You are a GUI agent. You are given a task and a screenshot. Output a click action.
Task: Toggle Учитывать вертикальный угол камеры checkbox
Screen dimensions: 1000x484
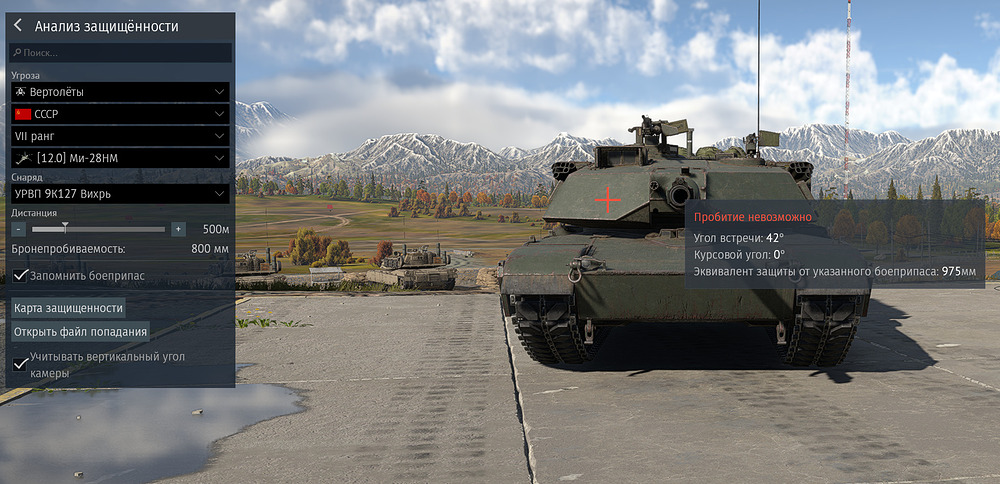(x=20, y=363)
